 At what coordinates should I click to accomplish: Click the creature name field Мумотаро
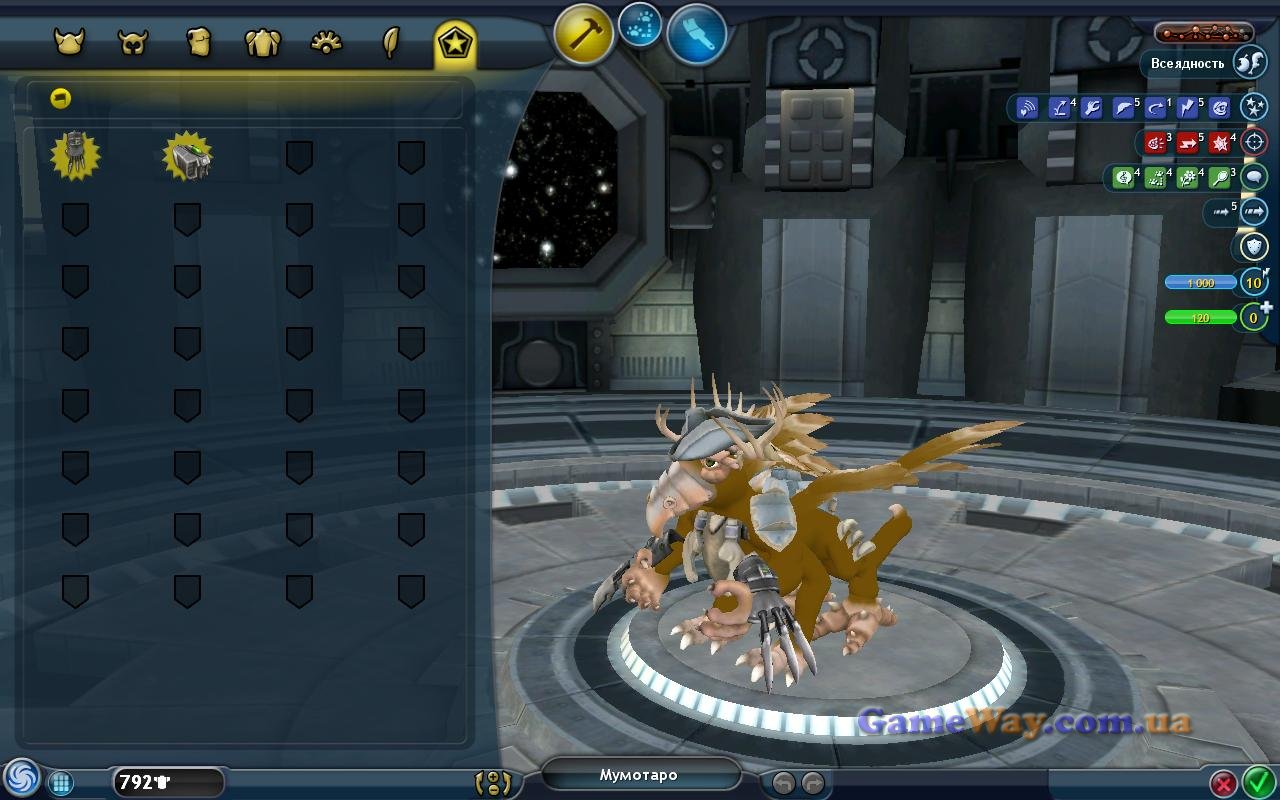pos(639,775)
